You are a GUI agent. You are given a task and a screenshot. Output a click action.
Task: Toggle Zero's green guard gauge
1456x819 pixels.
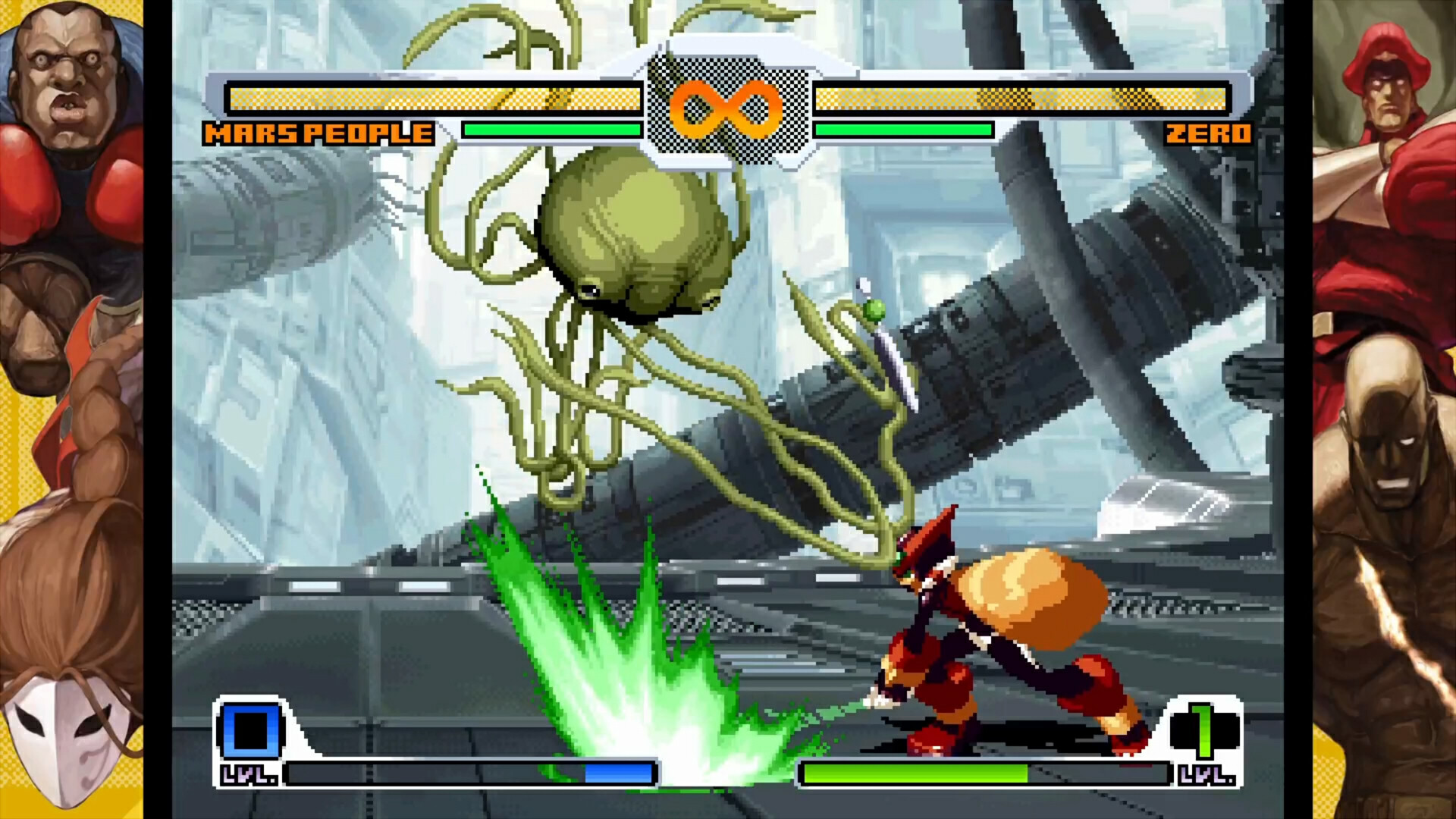click(902, 130)
